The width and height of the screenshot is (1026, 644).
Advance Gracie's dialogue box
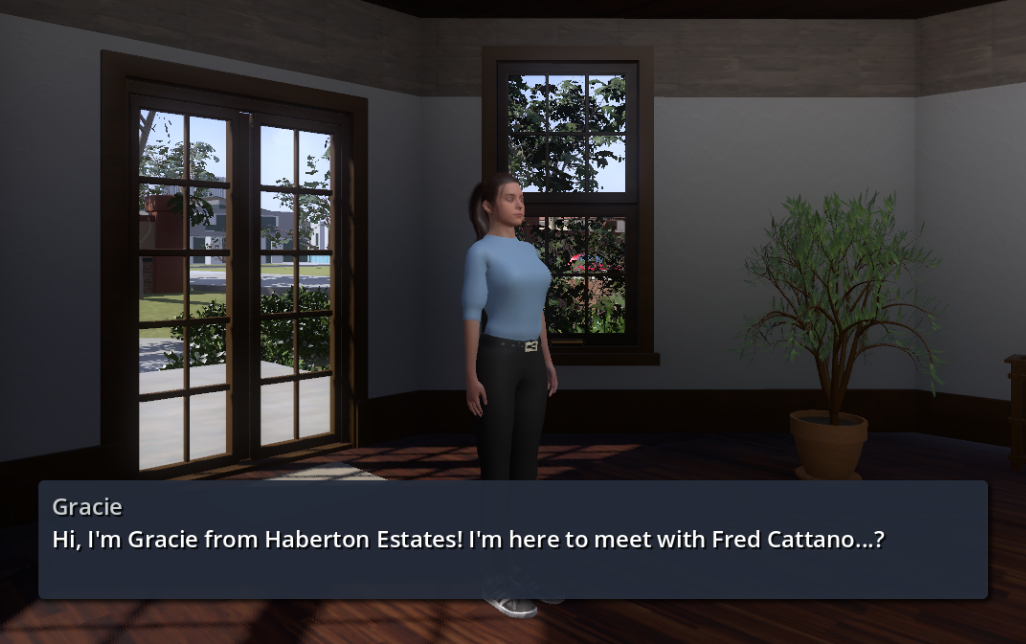(512, 539)
